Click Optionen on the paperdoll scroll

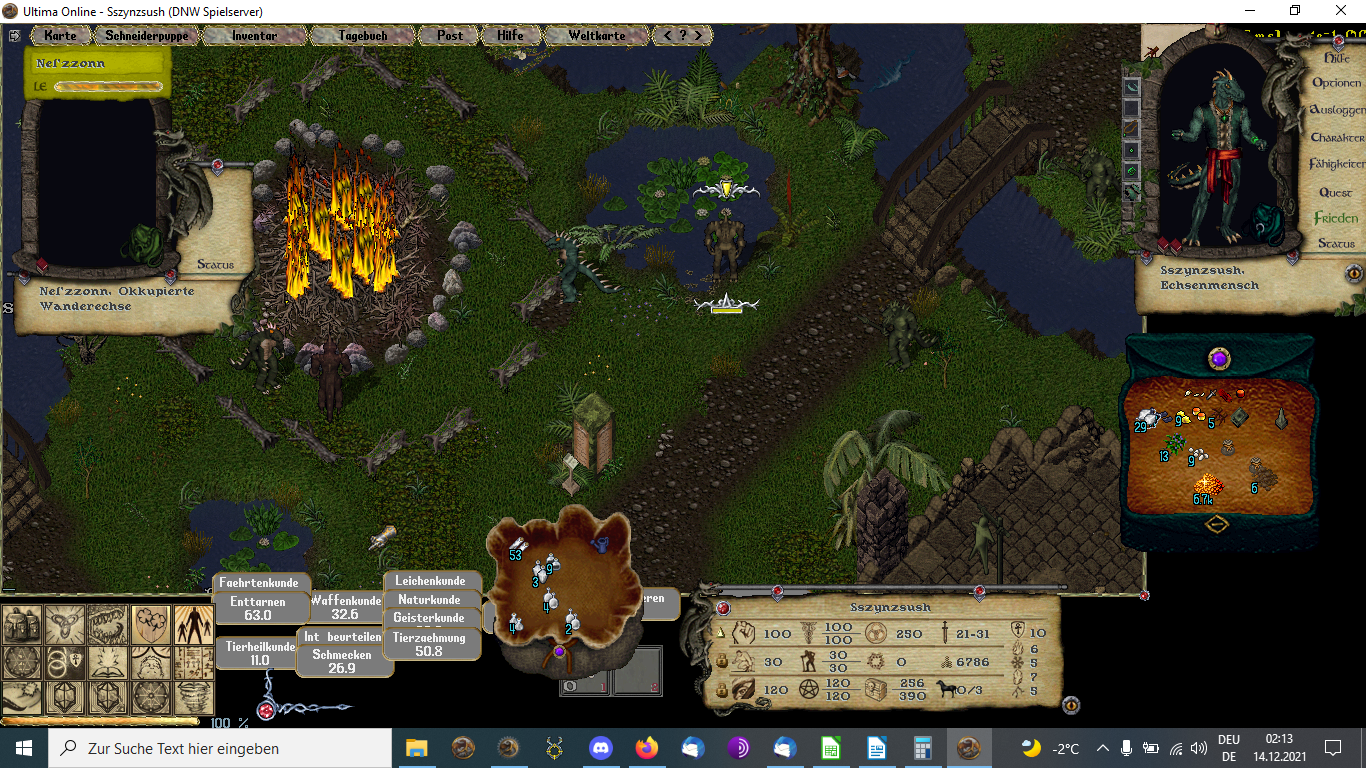pyautogui.click(x=1336, y=83)
